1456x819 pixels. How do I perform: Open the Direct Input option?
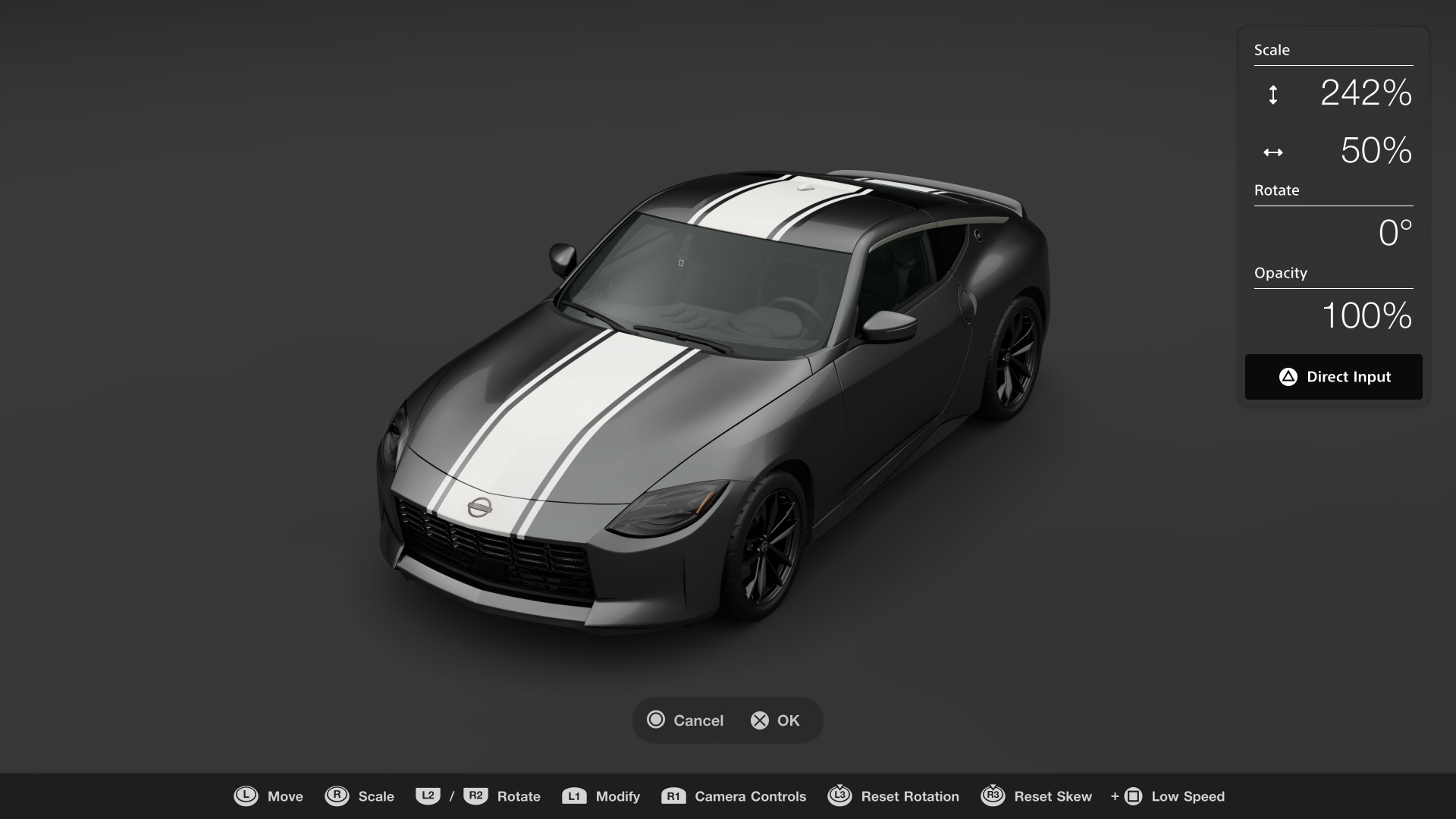click(1333, 377)
